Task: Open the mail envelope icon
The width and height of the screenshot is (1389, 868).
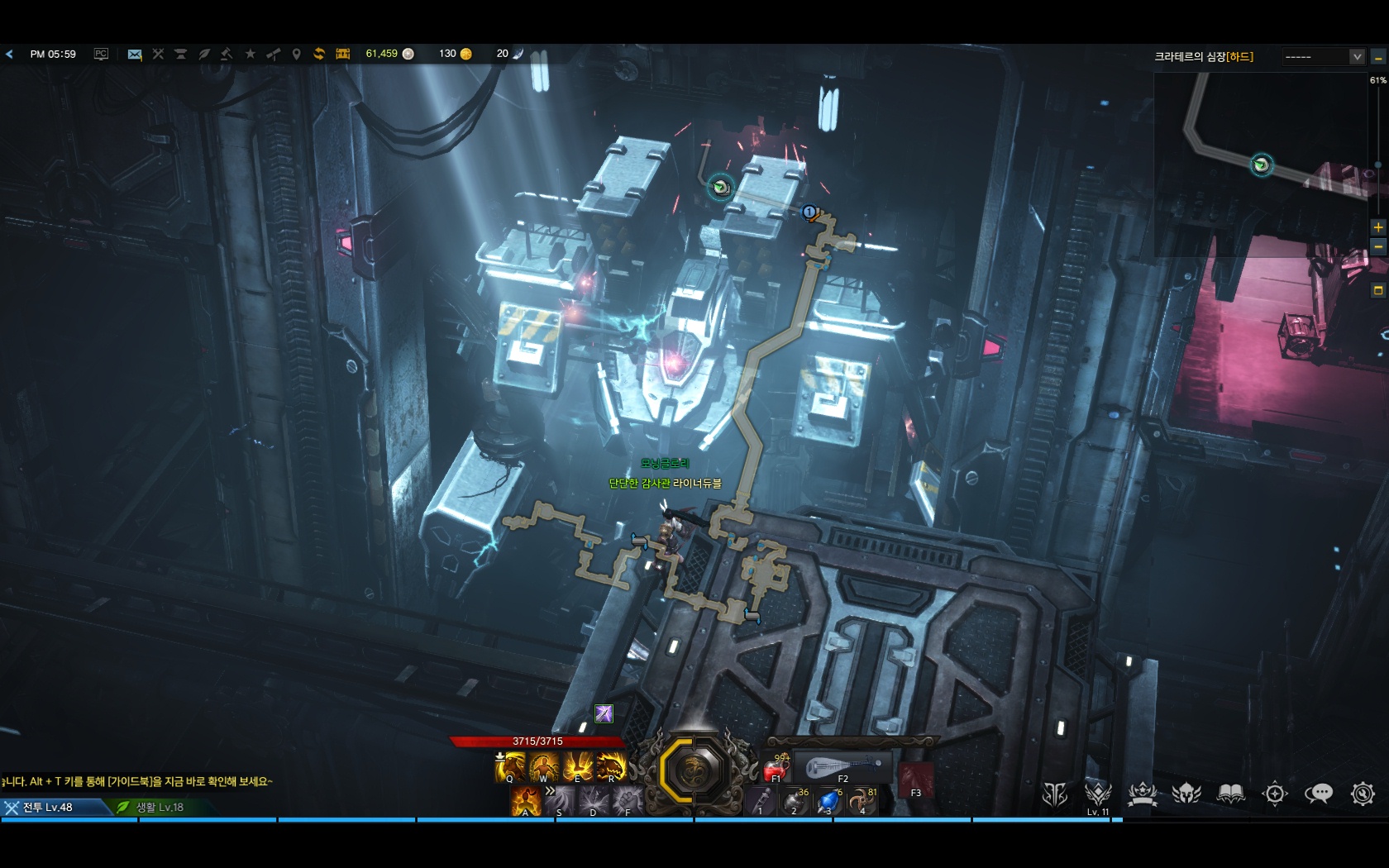Action: click(135, 55)
